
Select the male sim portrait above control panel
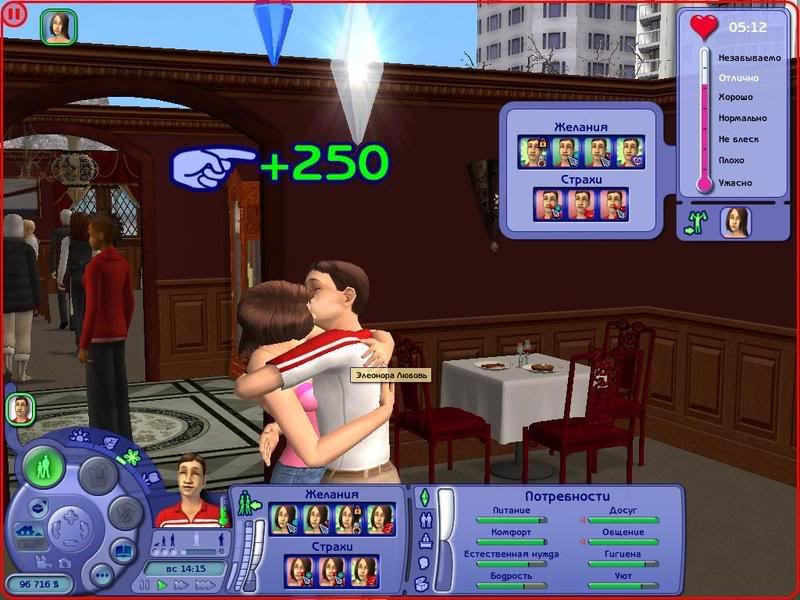pos(21,408)
